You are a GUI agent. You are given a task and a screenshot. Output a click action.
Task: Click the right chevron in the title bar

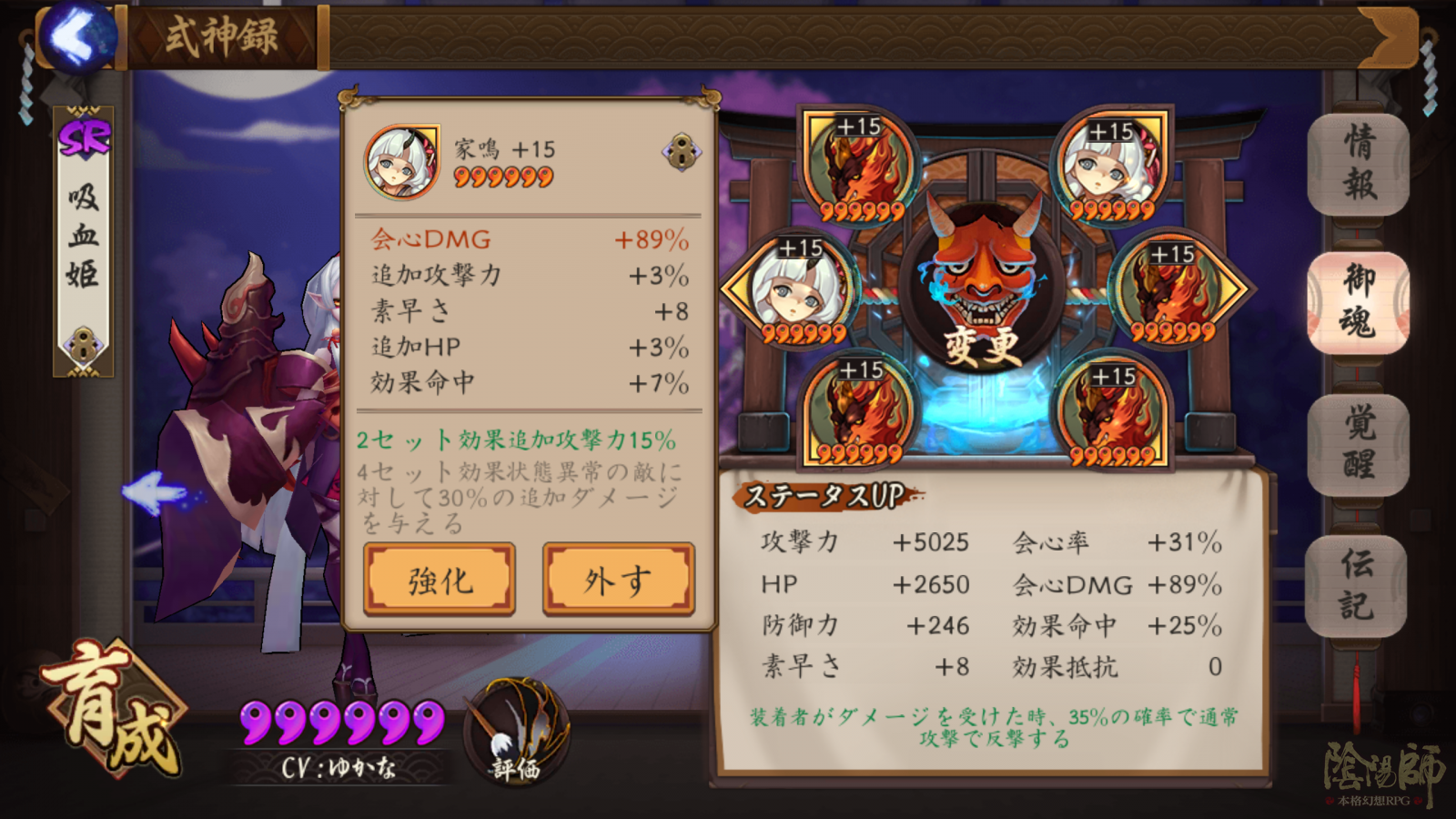click(x=1390, y=38)
